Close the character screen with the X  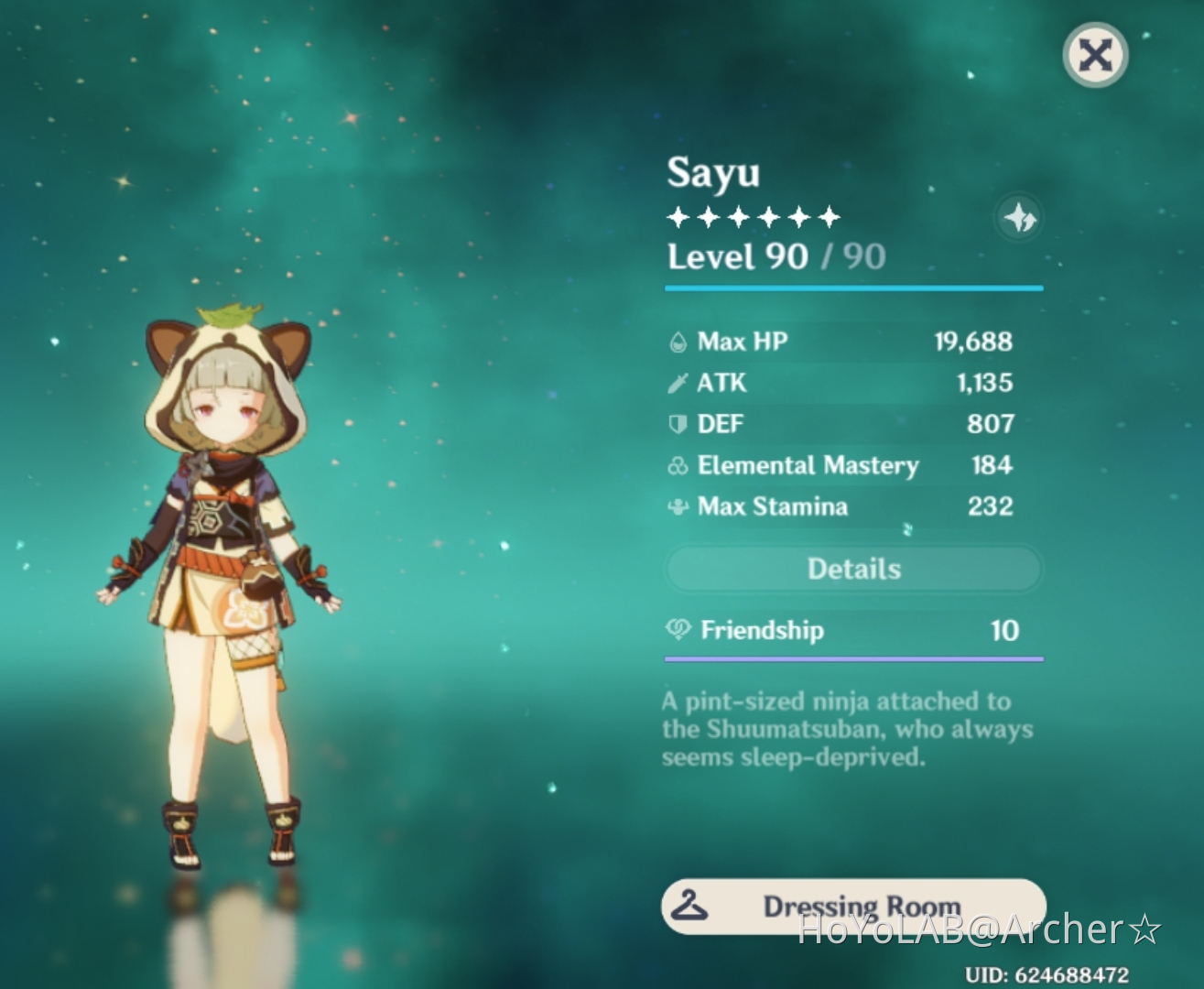click(x=1095, y=55)
